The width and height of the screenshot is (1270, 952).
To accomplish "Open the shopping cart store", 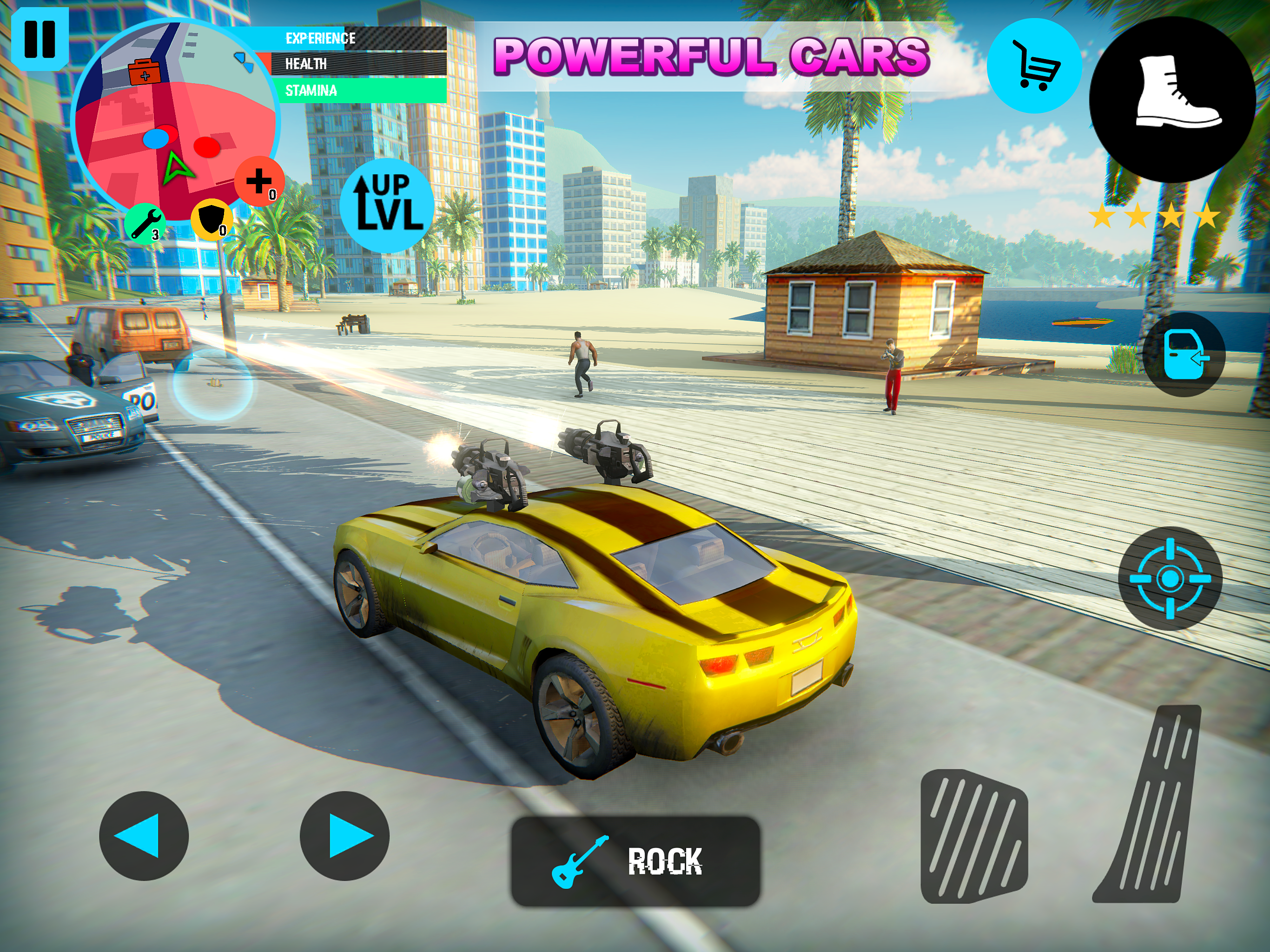I will tap(1034, 66).
